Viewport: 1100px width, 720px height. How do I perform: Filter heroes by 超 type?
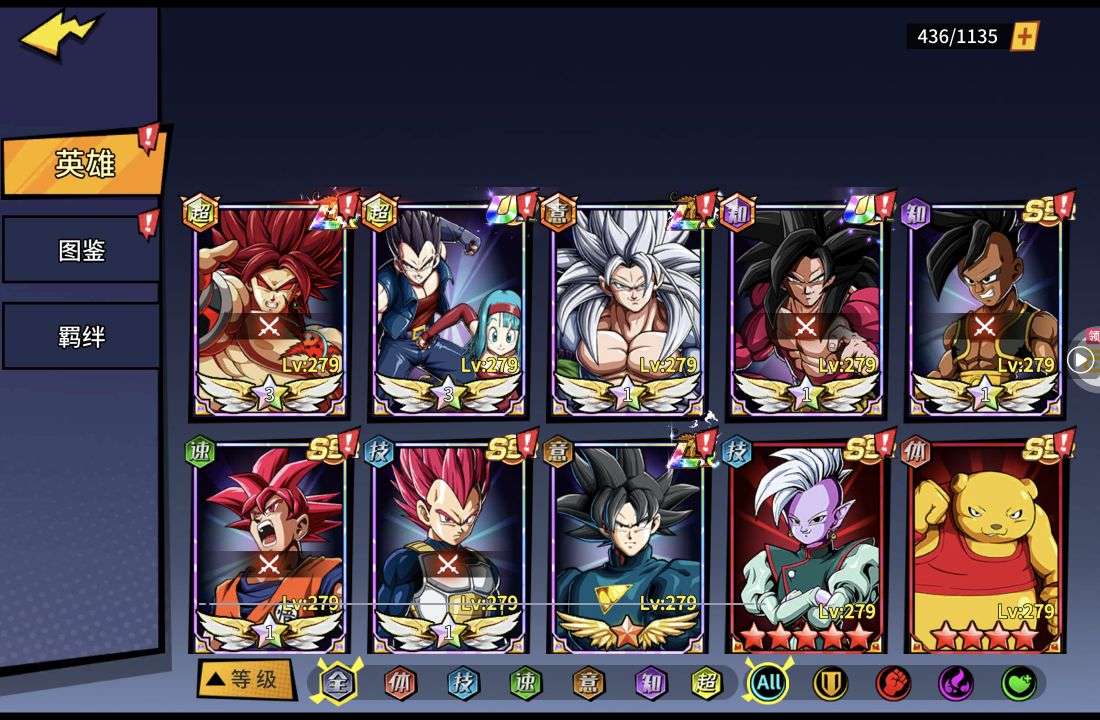tap(707, 683)
